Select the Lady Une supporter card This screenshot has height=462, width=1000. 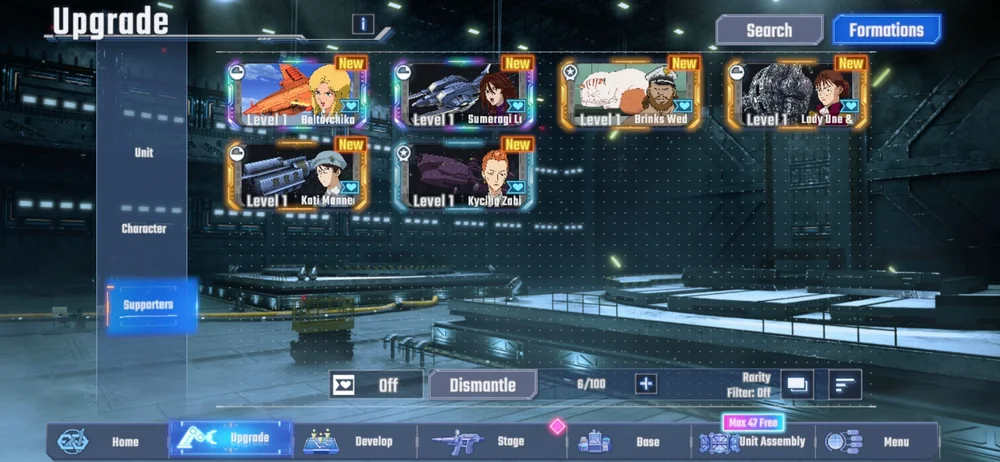pyautogui.click(x=797, y=94)
